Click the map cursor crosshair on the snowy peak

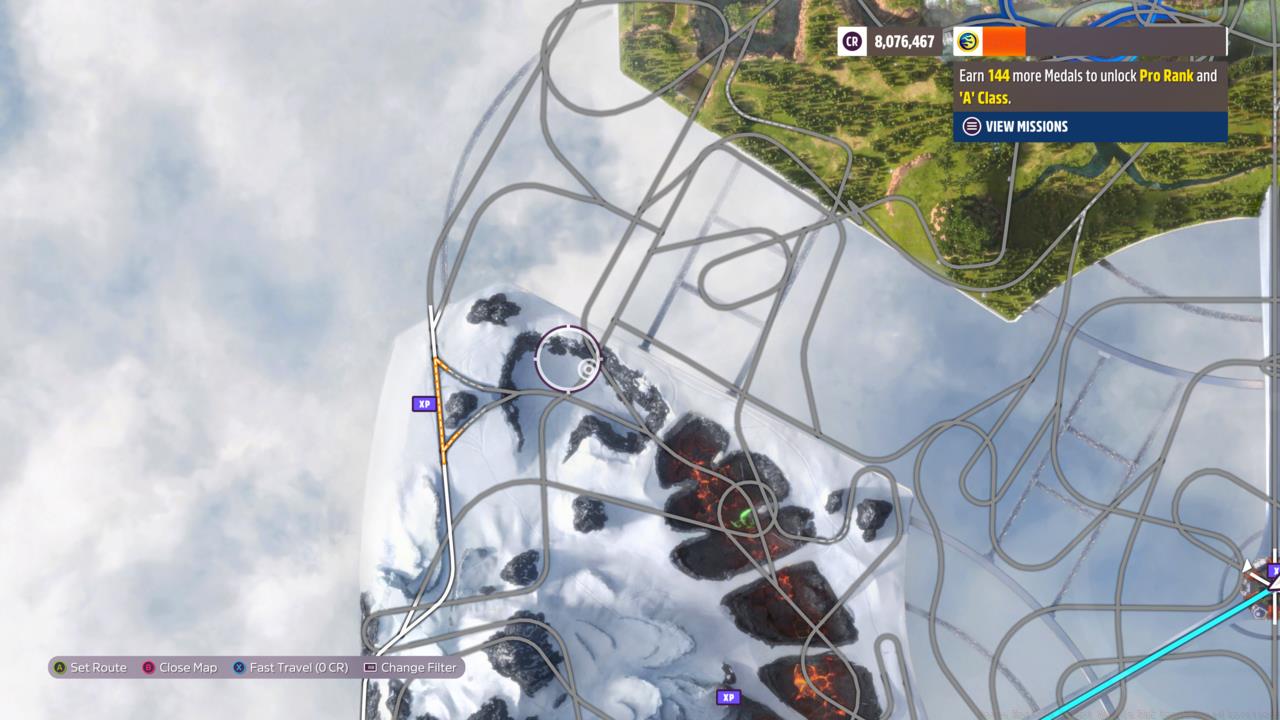(x=567, y=357)
